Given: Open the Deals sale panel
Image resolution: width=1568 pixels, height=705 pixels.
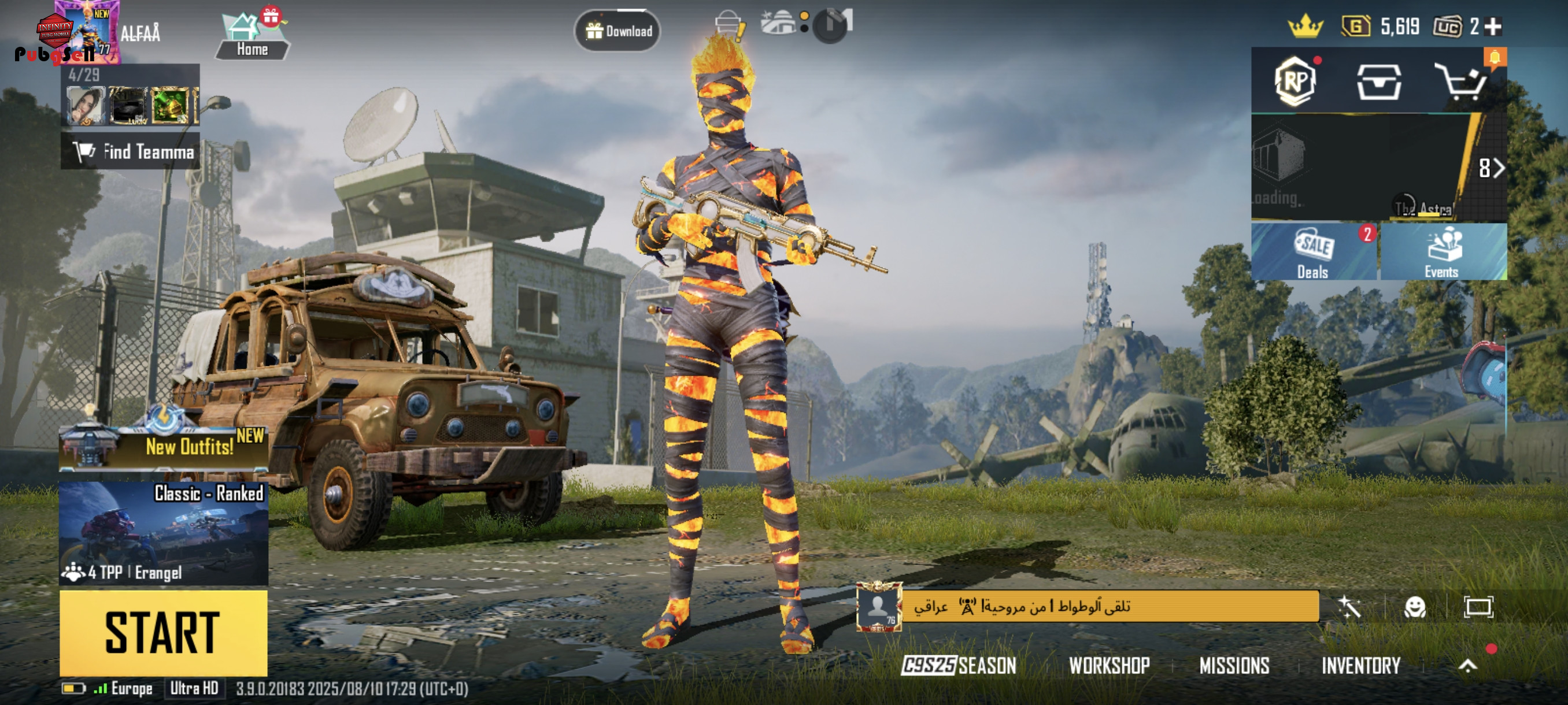Looking at the screenshot, I should (x=1314, y=252).
